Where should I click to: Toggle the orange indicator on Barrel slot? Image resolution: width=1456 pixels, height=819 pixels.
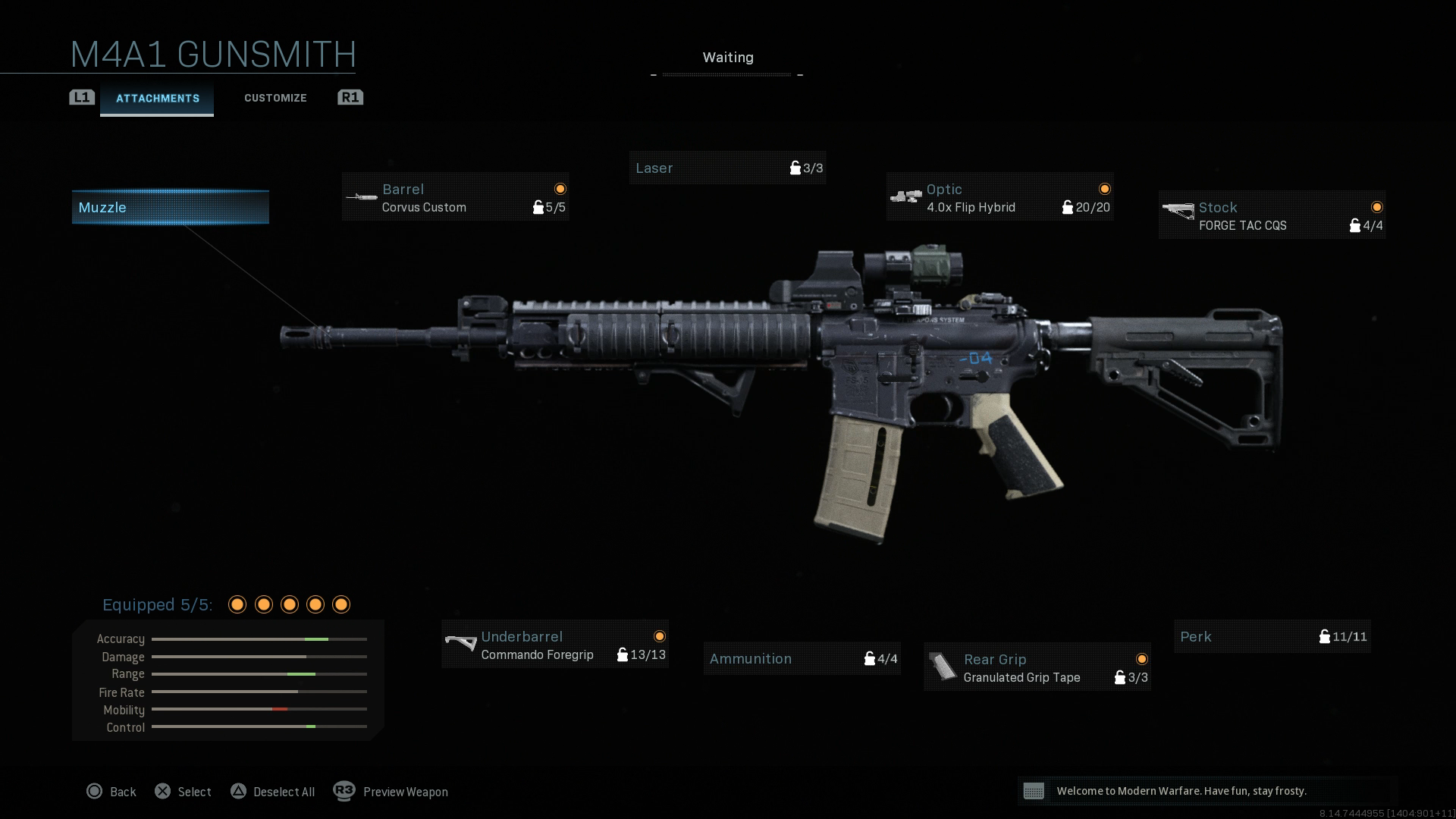coord(559,188)
